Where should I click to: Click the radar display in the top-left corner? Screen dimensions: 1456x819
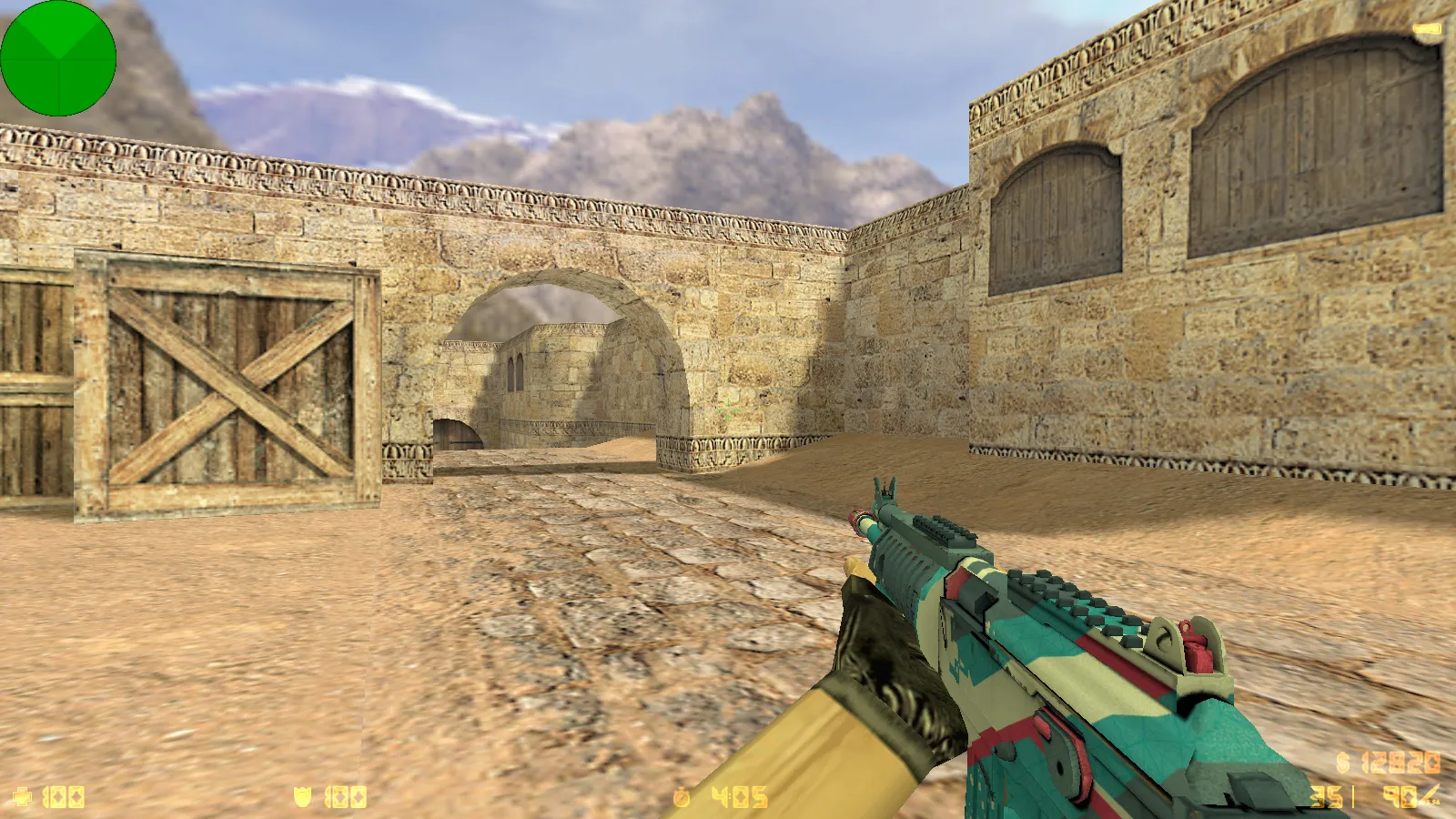[57, 57]
